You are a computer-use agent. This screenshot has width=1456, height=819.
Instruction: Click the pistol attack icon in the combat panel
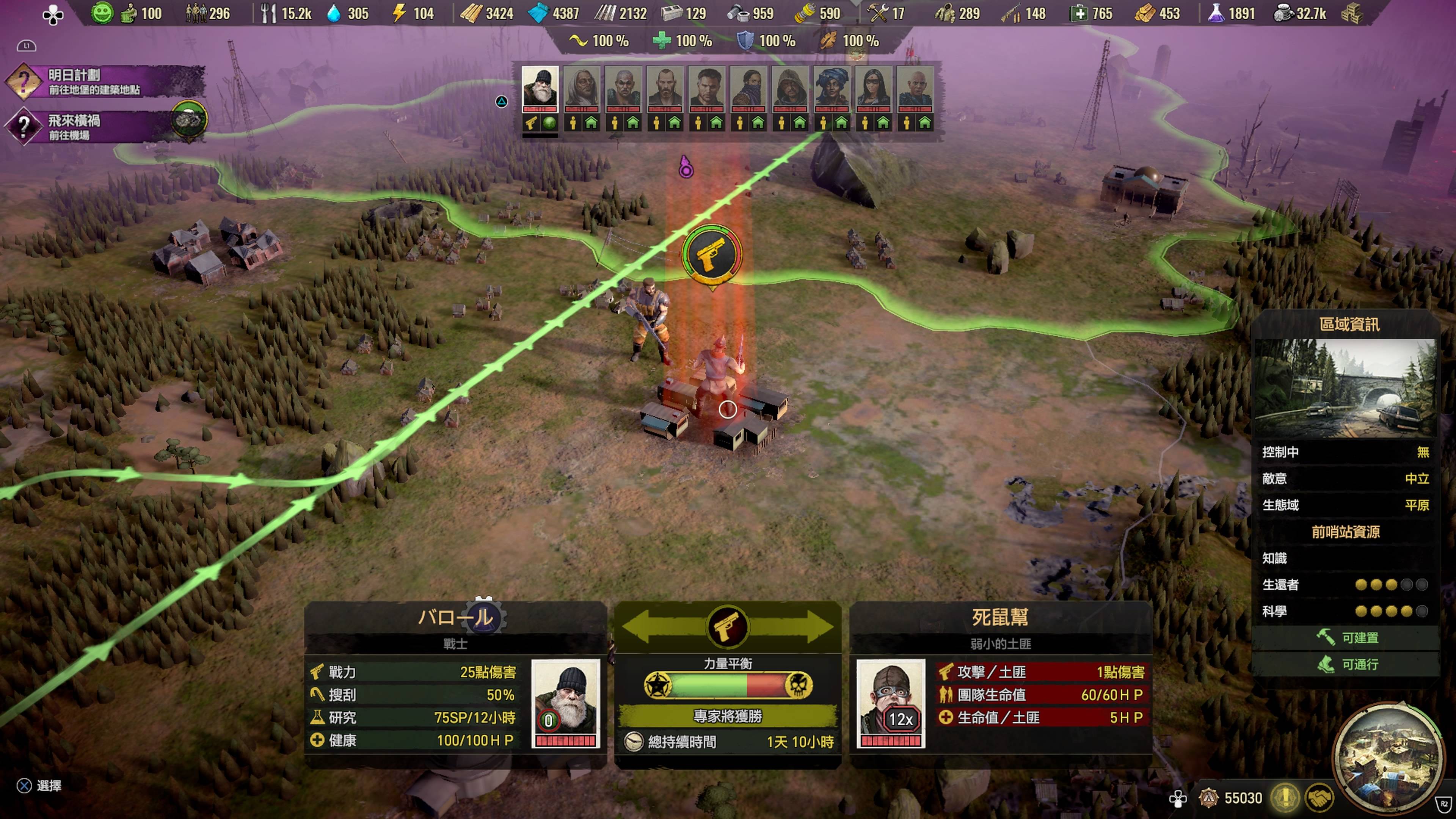[728, 627]
